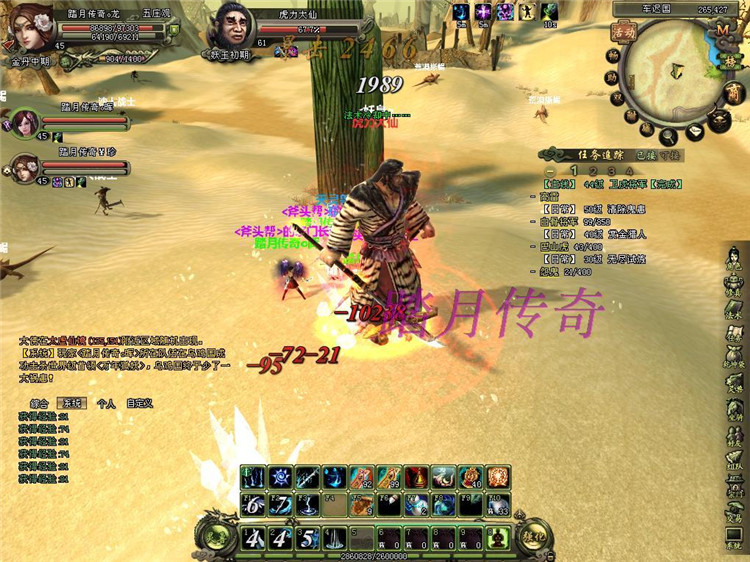
Task: Switch to the 综合 chat tab
Action: click(x=40, y=403)
